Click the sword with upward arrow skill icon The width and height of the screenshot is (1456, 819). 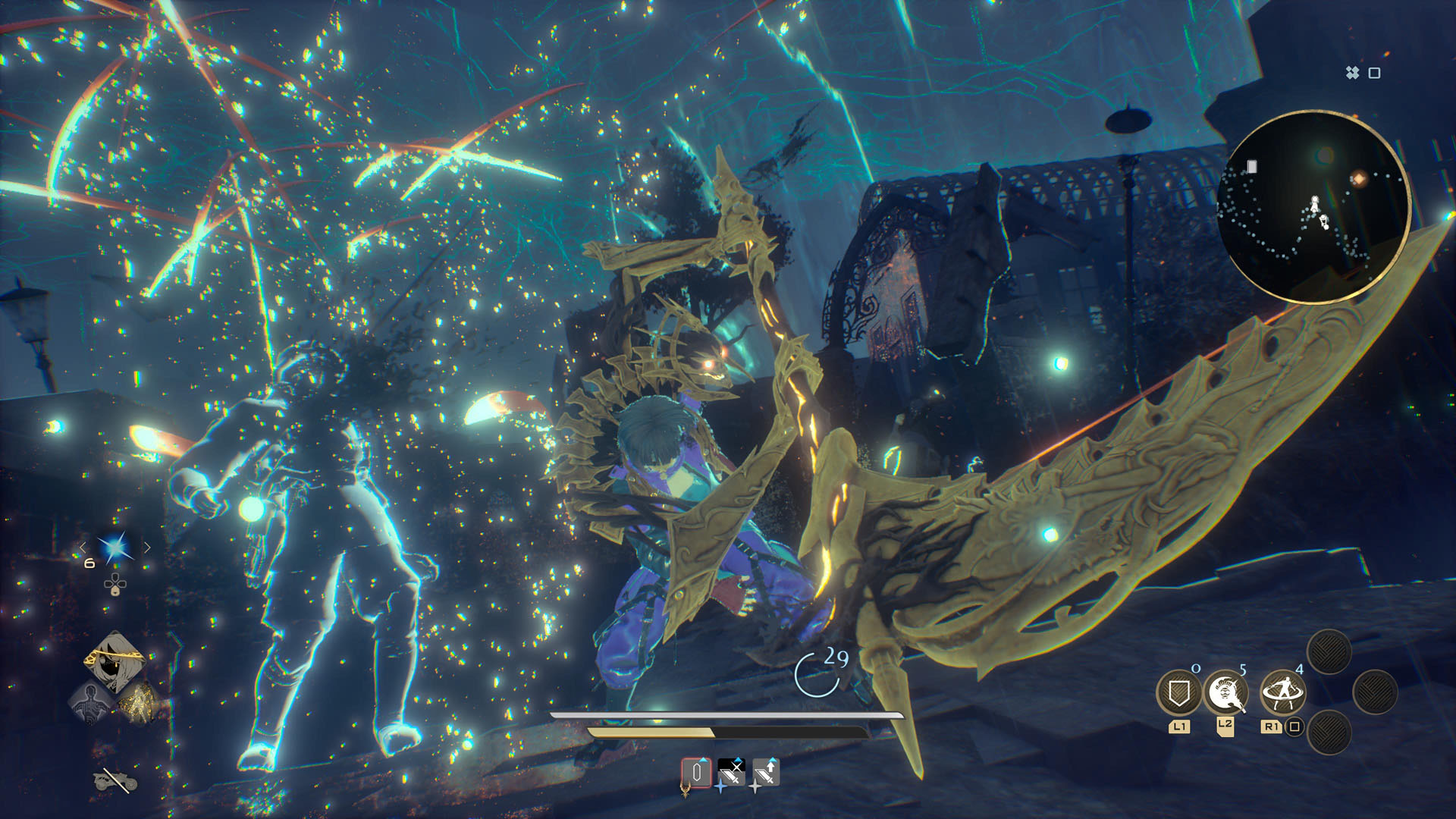coord(767,772)
